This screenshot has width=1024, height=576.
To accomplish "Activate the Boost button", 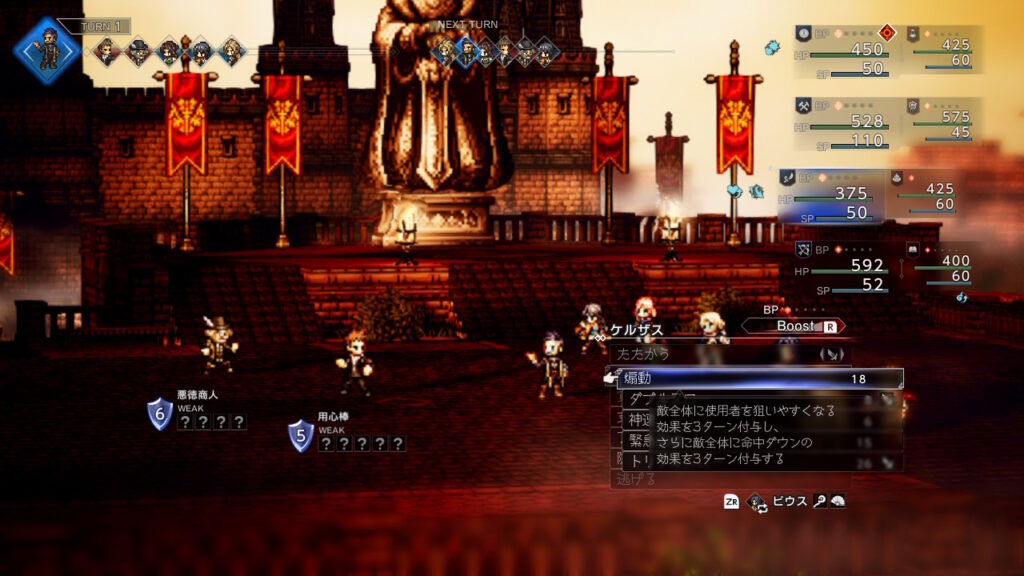I will tap(794, 326).
